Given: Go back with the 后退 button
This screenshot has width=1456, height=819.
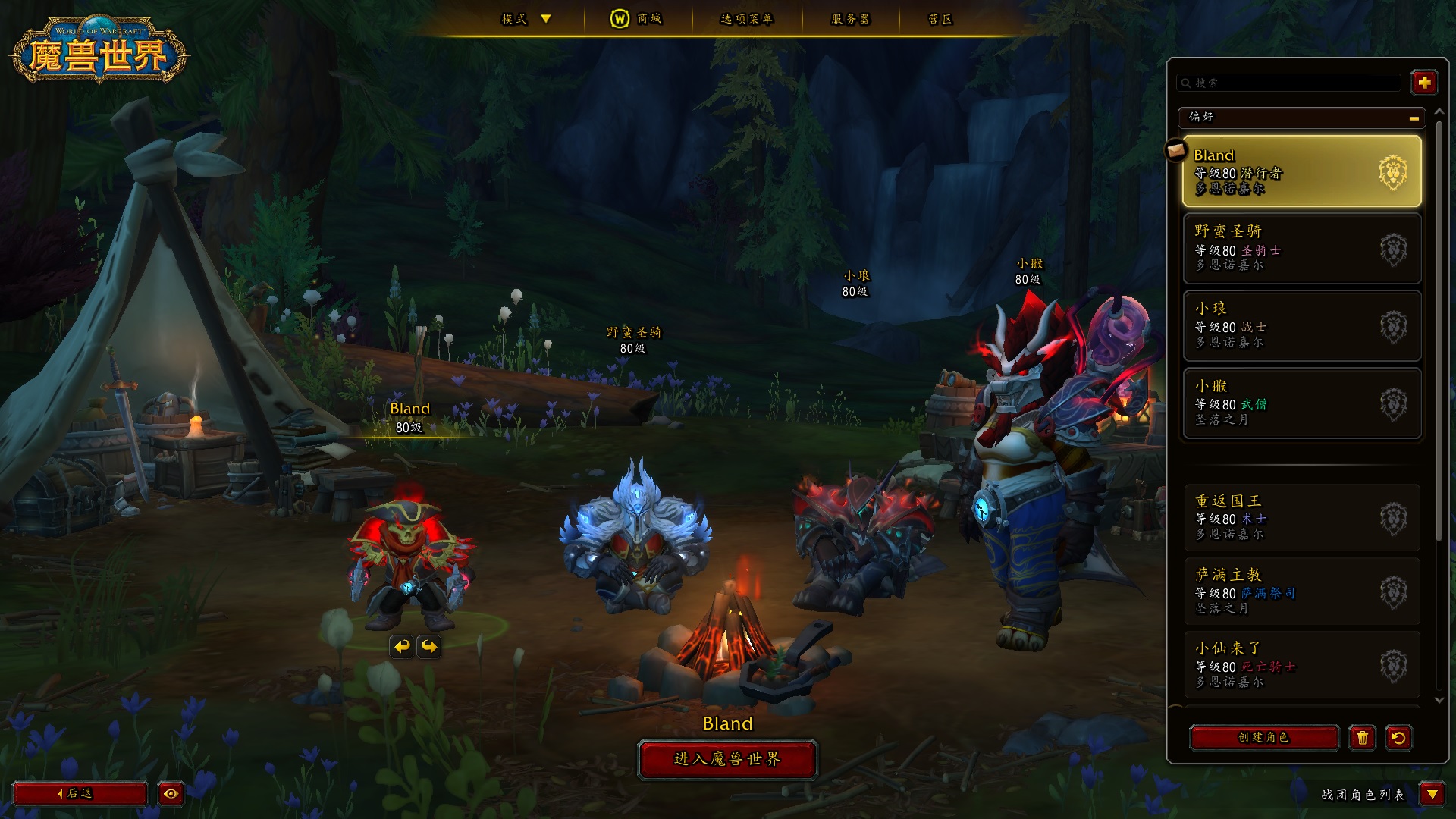Looking at the screenshot, I should [x=80, y=793].
